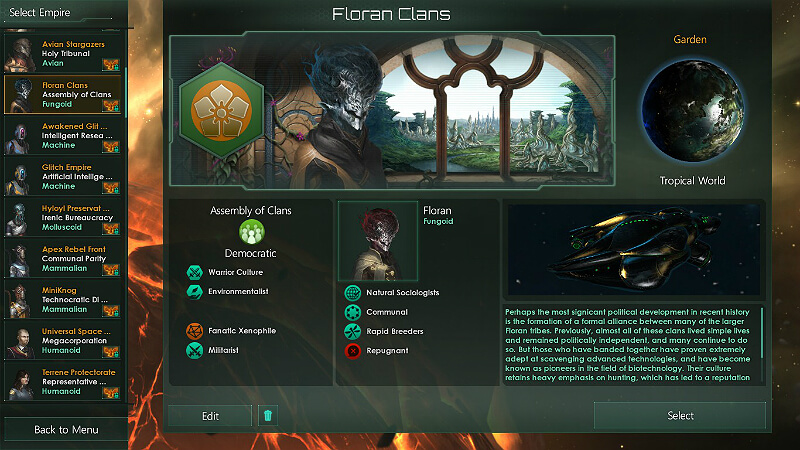This screenshot has height=450, width=800.
Task: Click the Floran species portrait
Action: click(379, 240)
